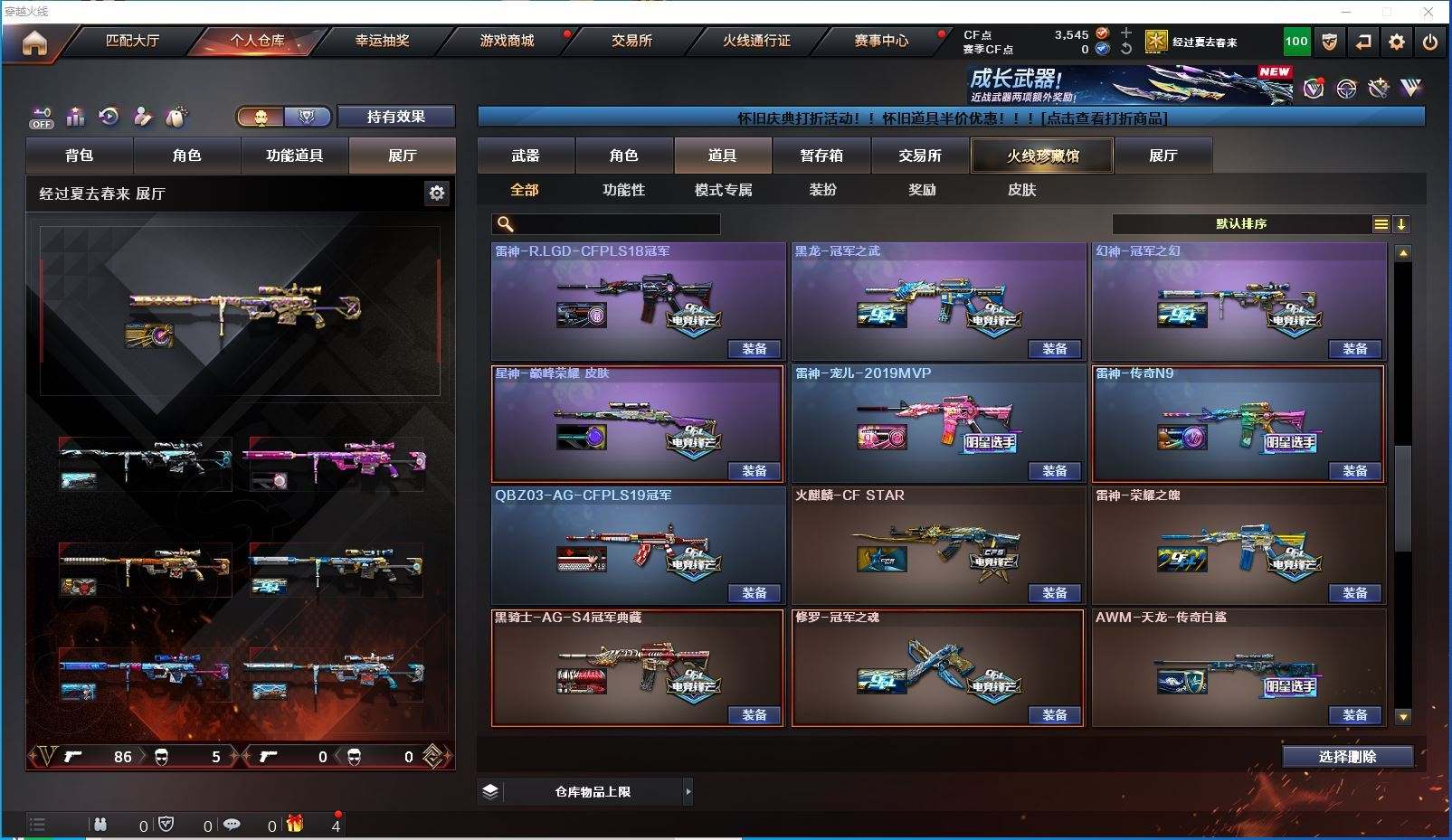Click the home icon button

(x=34, y=42)
